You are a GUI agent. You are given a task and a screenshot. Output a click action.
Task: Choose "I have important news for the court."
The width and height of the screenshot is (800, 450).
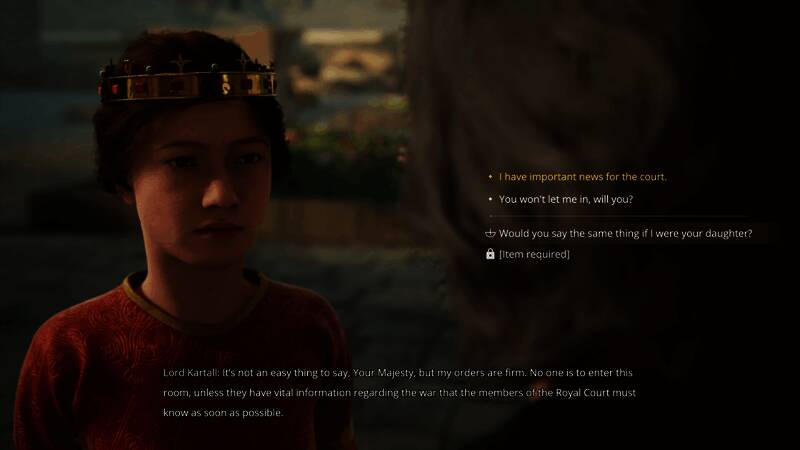click(582, 177)
